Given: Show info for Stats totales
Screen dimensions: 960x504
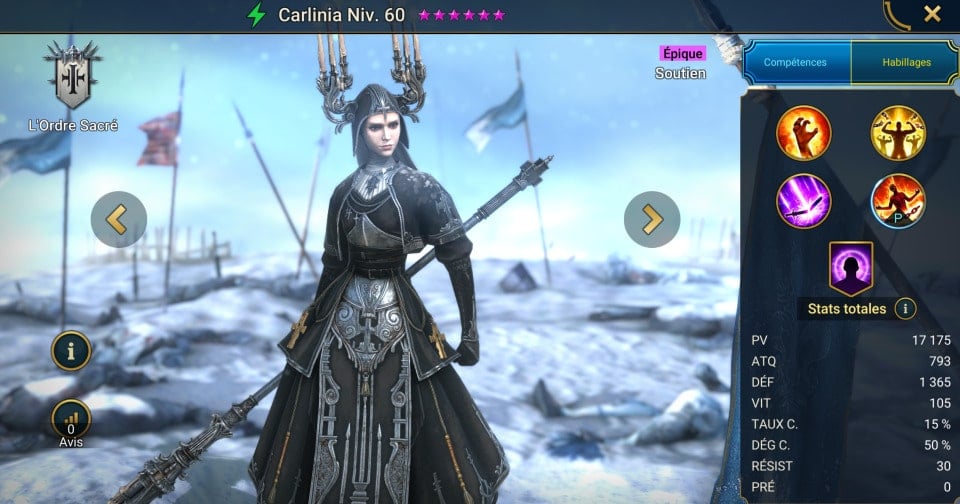Looking at the screenshot, I should (x=906, y=309).
